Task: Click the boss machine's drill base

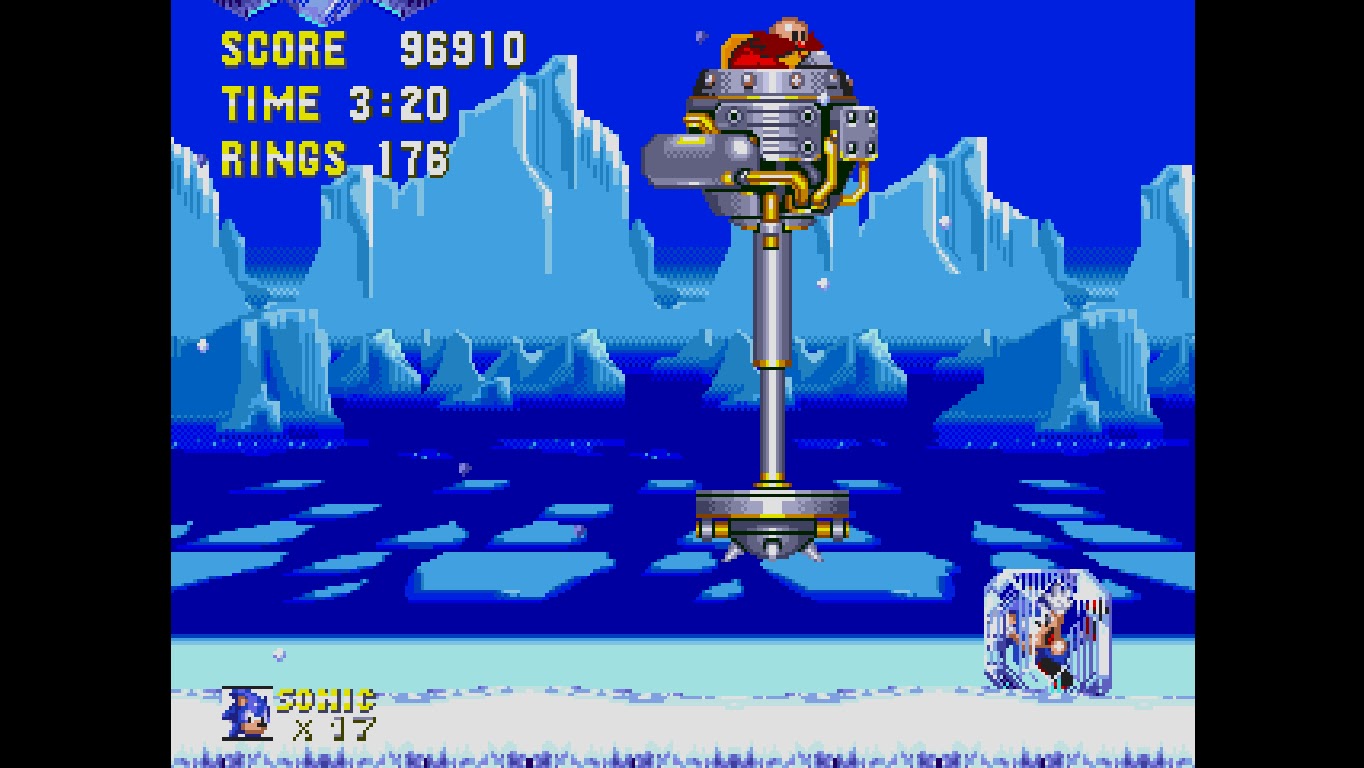Action: pyautogui.click(x=775, y=510)
